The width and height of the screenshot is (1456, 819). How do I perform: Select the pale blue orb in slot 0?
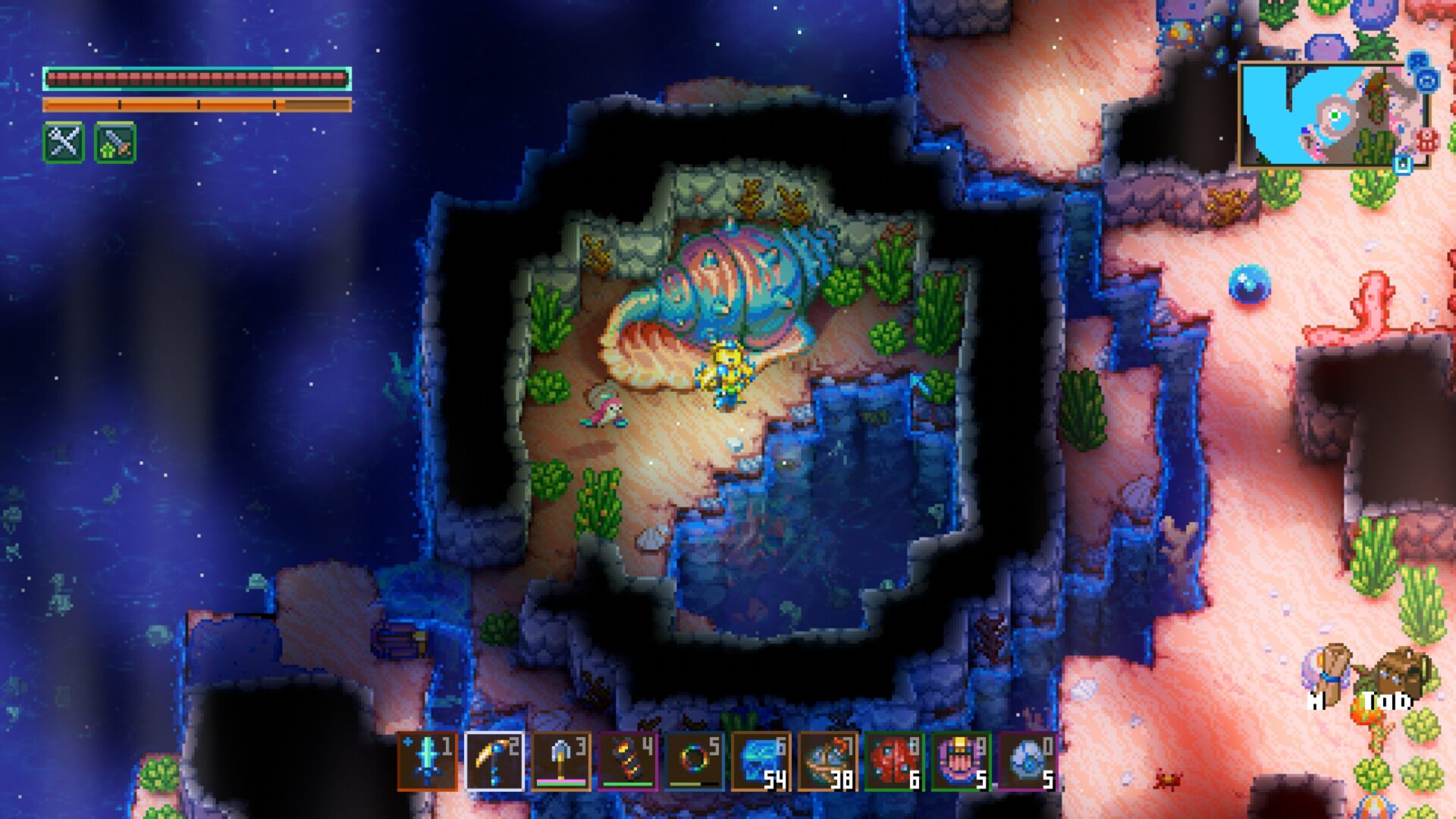pos(1028,761)
